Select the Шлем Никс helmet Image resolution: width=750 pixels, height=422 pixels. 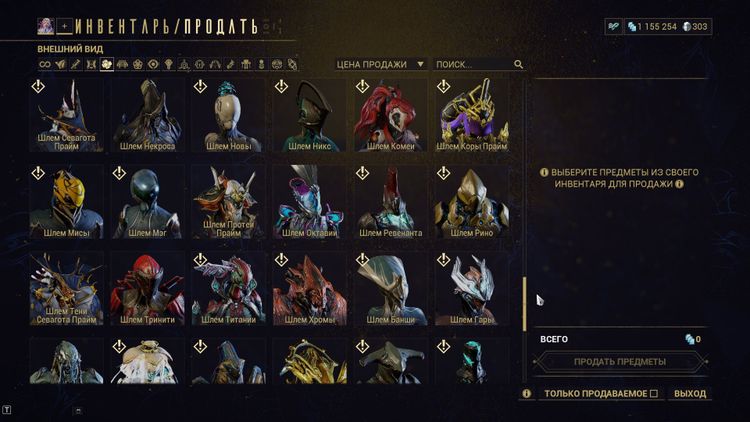[310, 115]
